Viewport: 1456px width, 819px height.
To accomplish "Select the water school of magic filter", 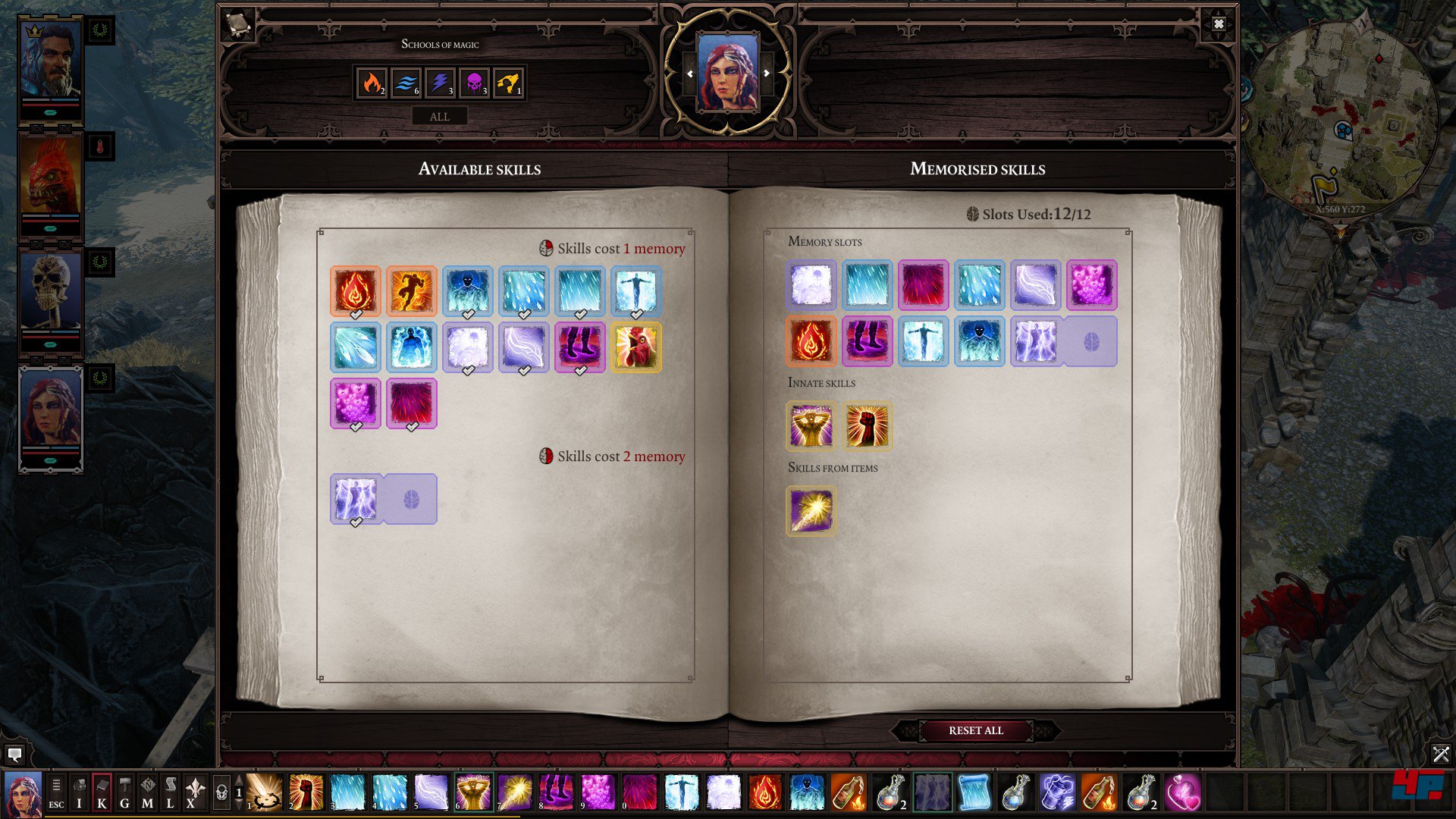I will click(404, 83).
